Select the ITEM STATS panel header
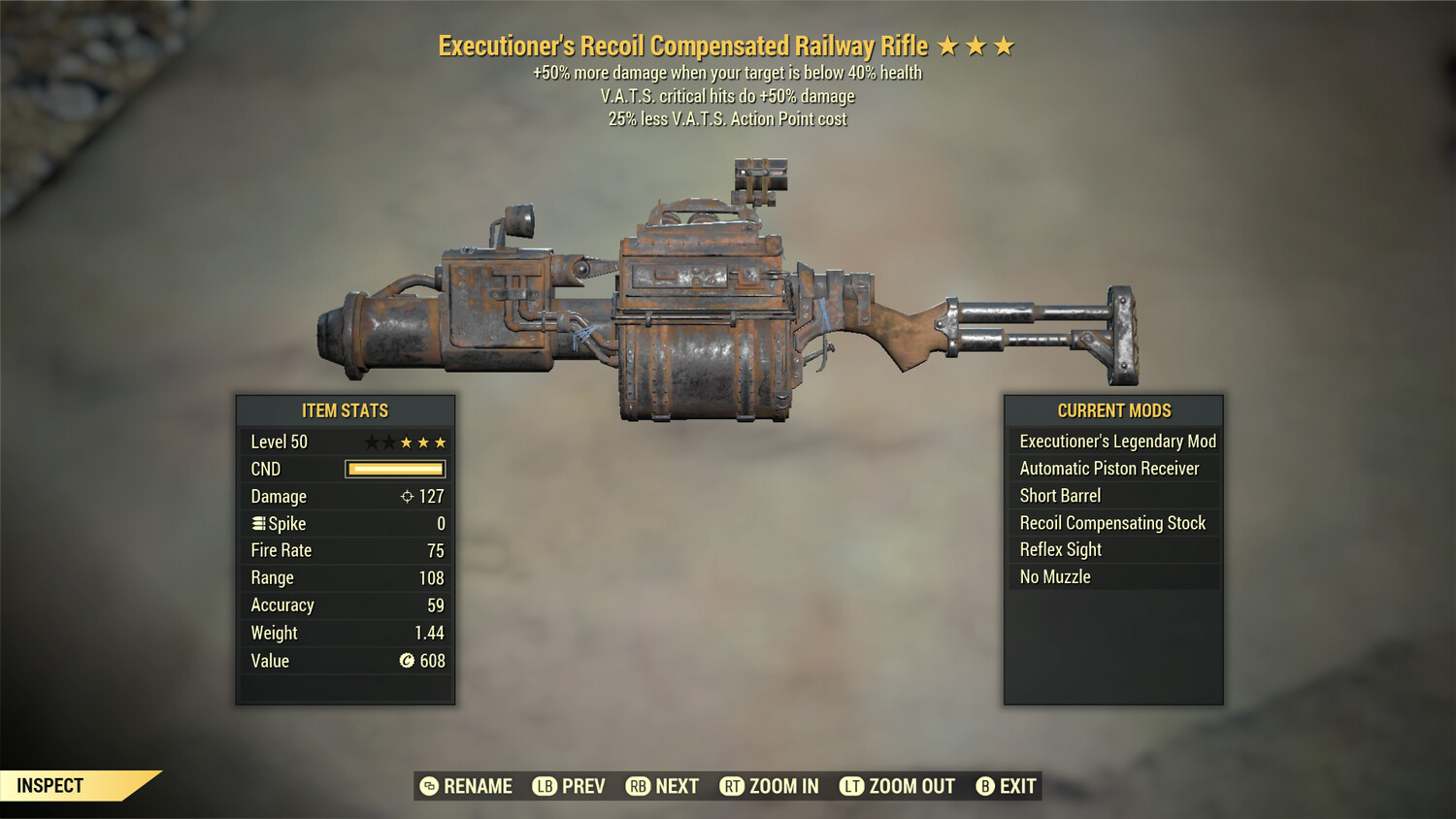Screen dimensions: 1456x819 346,410
